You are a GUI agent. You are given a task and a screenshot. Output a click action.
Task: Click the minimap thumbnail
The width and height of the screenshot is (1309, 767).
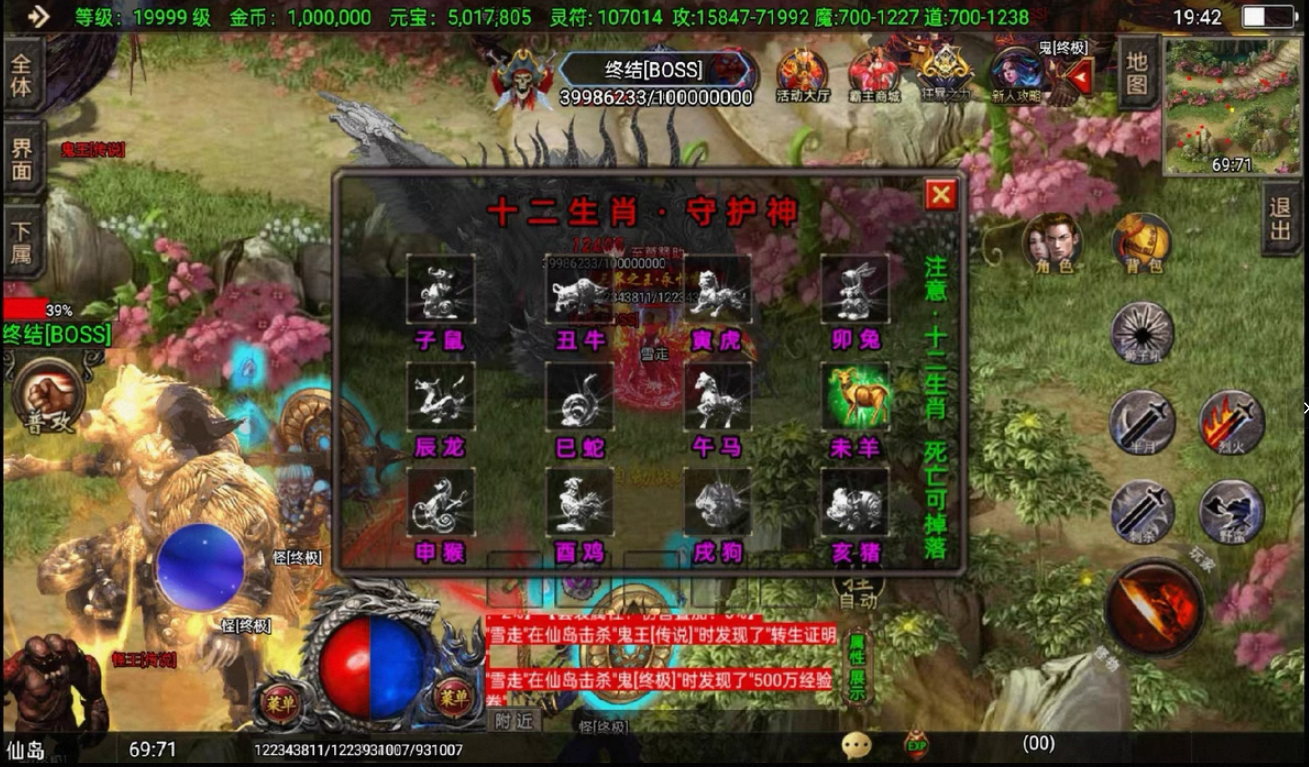[x=1231, y=105]
